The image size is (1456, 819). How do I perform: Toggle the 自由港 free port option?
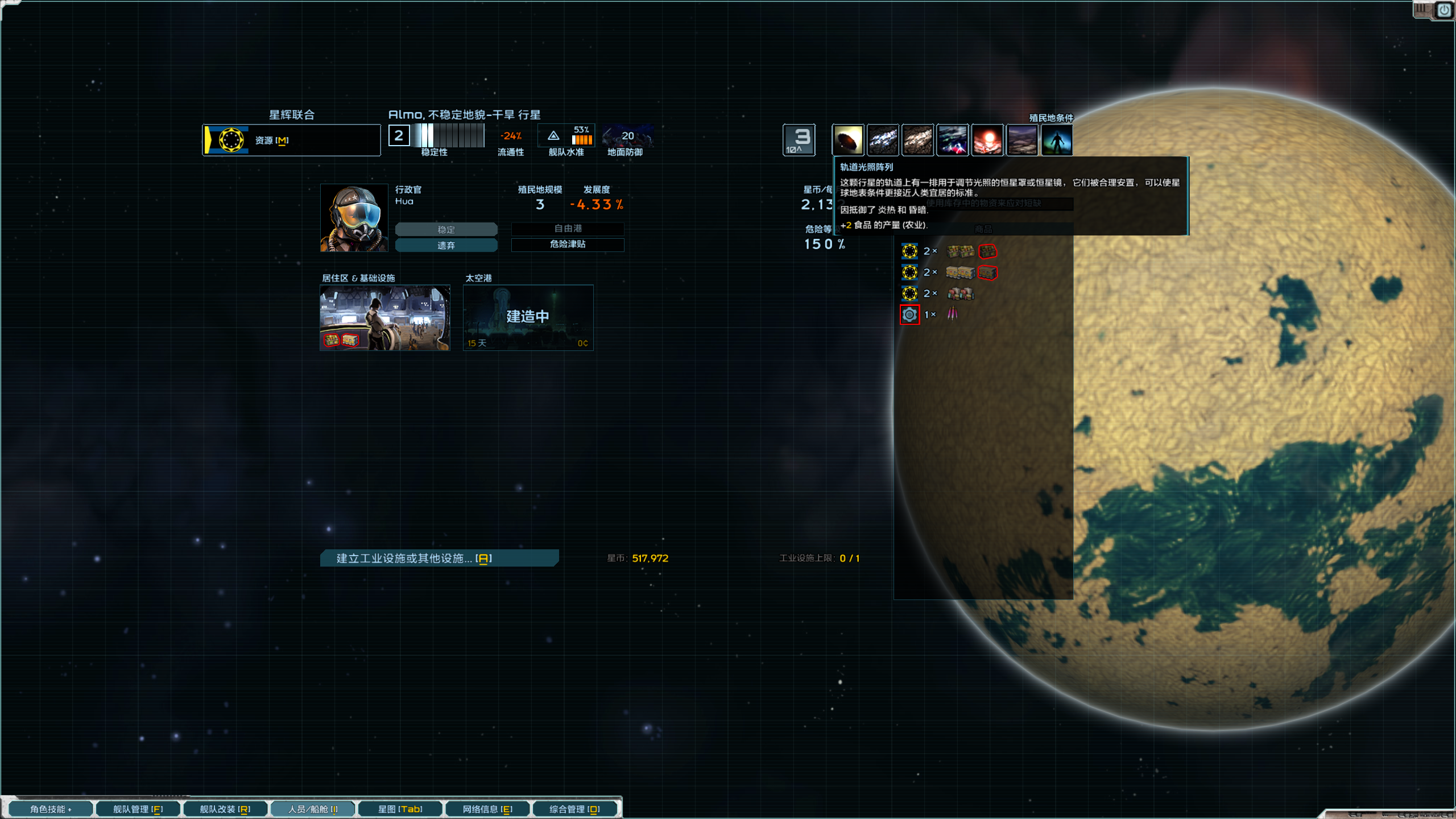568,229
